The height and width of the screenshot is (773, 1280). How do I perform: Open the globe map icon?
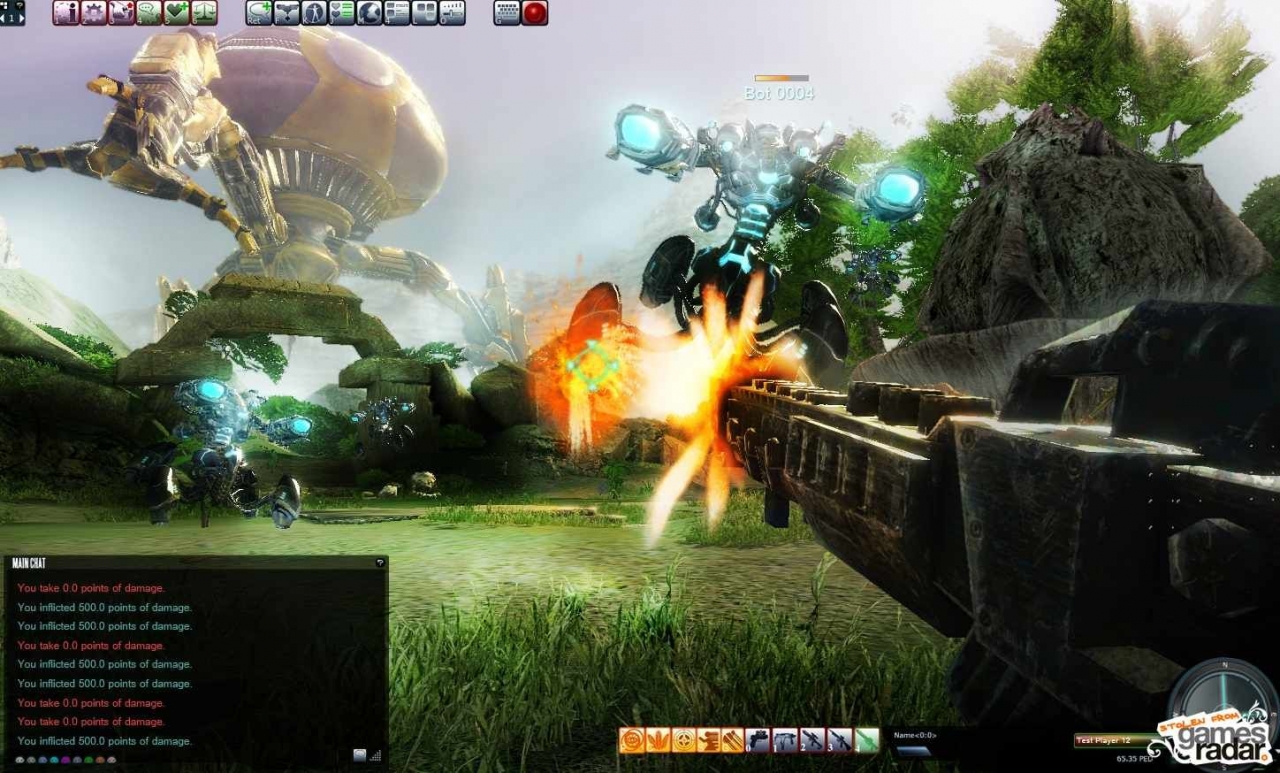coord(369,13)
